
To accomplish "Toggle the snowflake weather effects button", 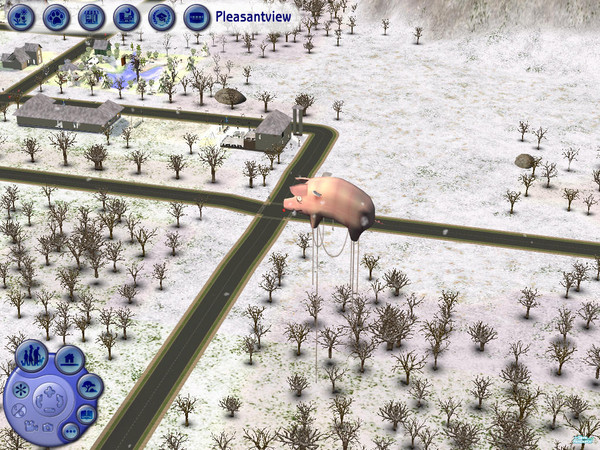I will (17, 388).
